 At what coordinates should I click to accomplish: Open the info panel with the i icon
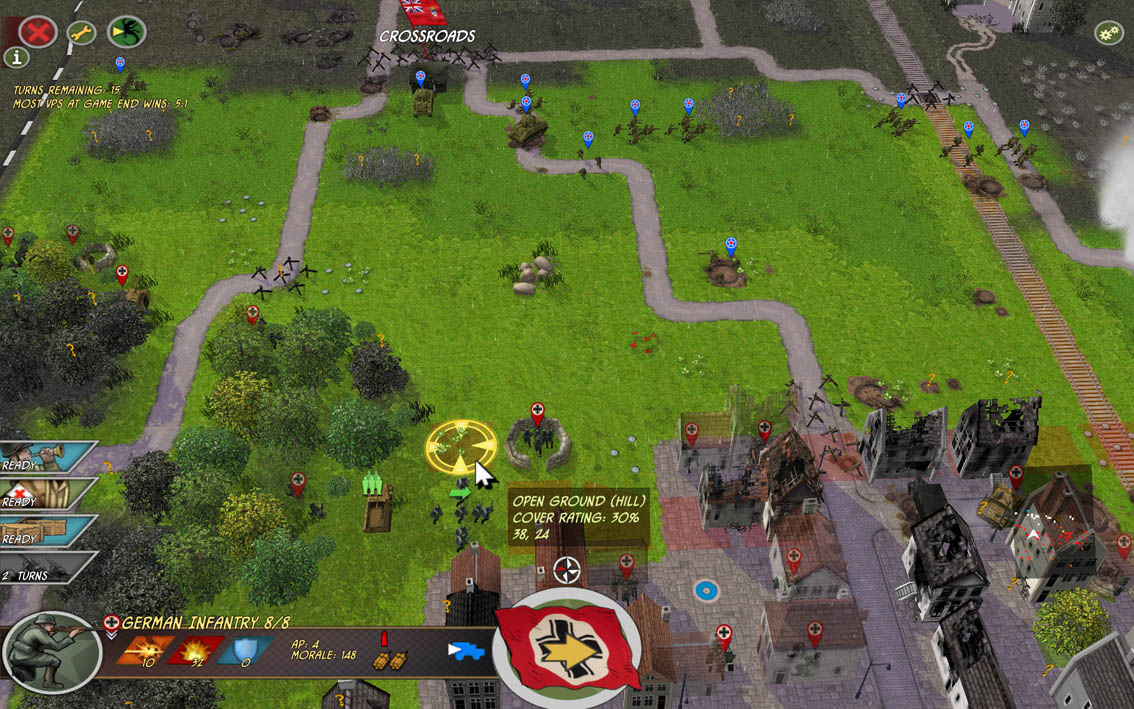(16, 57)
